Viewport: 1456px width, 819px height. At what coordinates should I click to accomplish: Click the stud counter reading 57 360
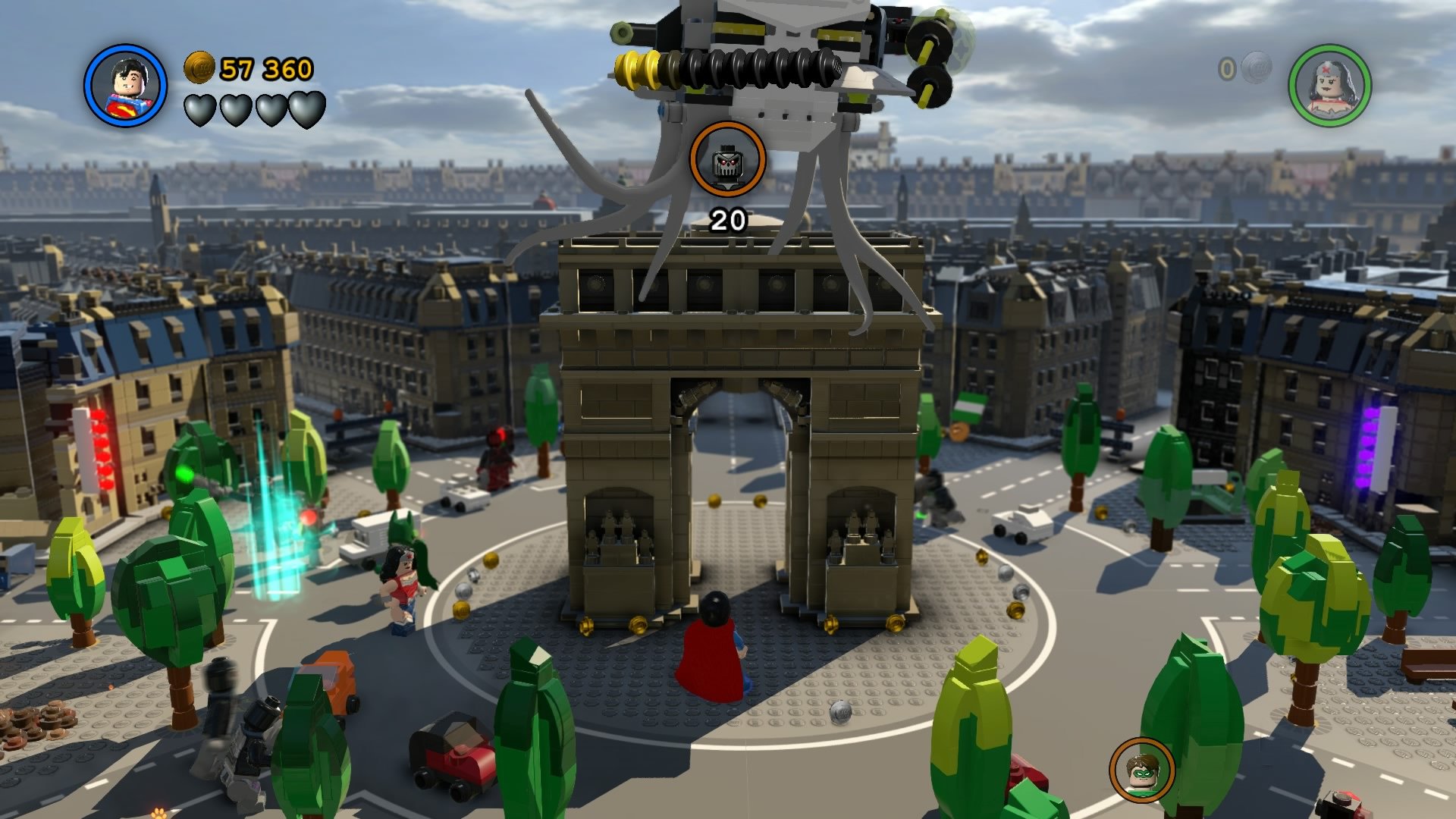pyautogui.click(x=265, y=68)
